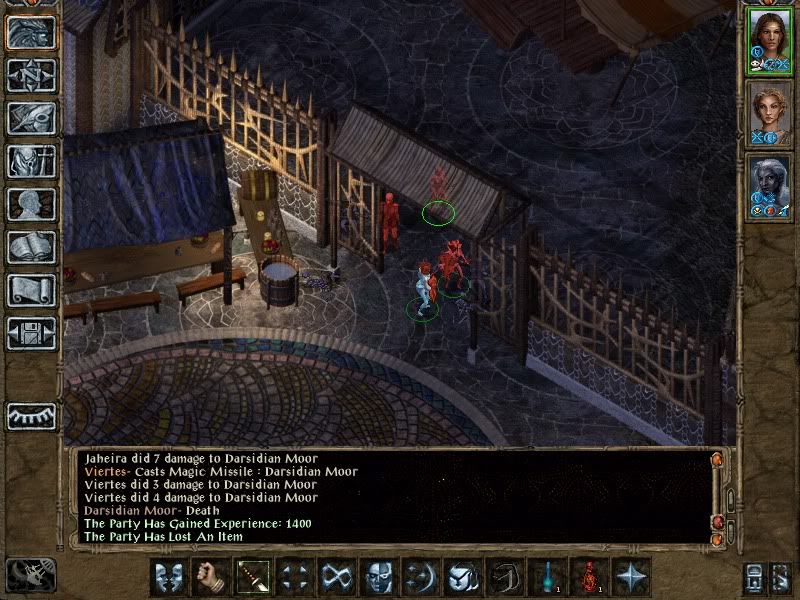The image size is (800, 600).
Task: Use the blue potion quick item
Action: click(x=547, y=577)
